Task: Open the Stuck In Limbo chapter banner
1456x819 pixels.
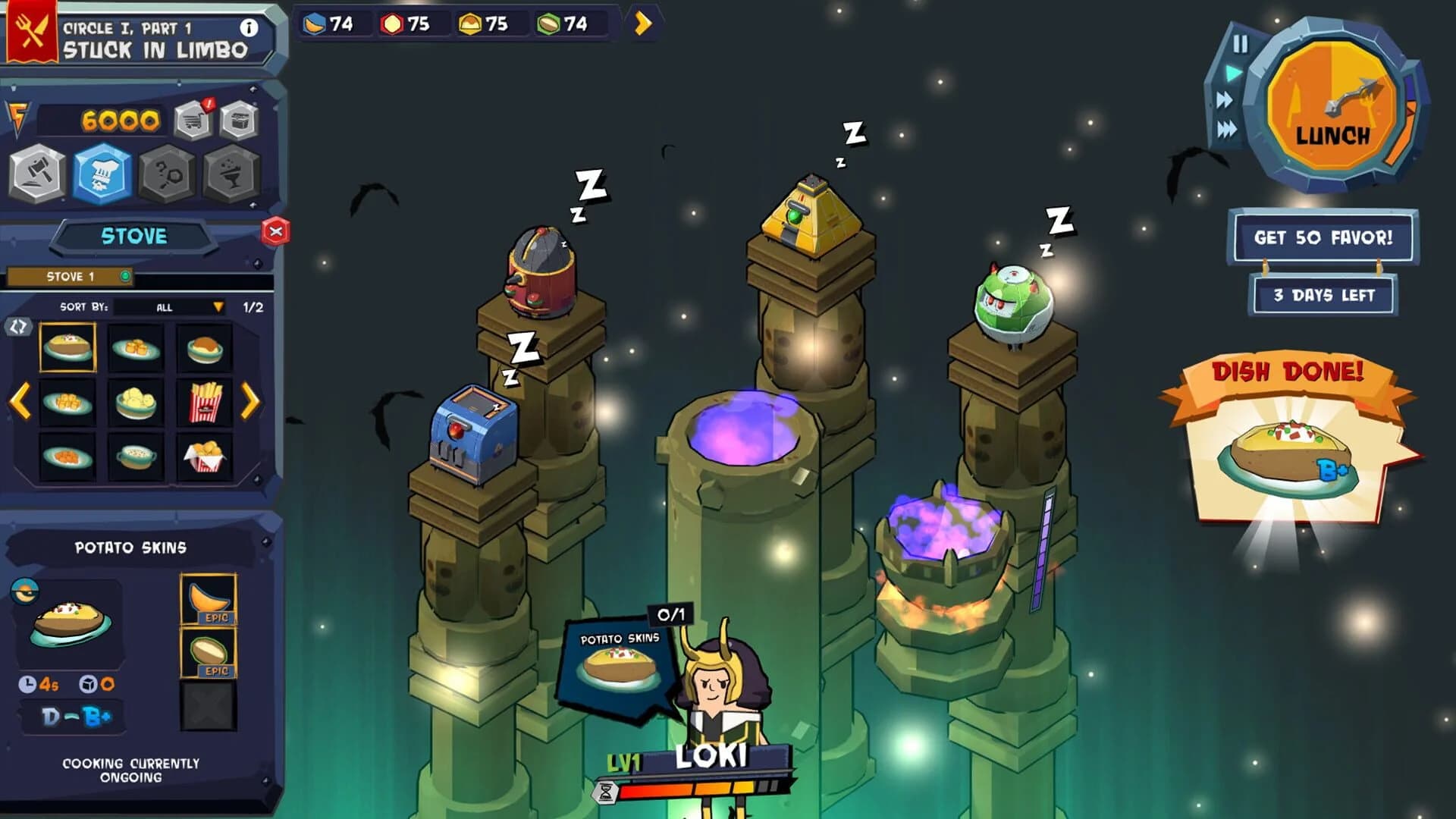Action: [152, 47]
